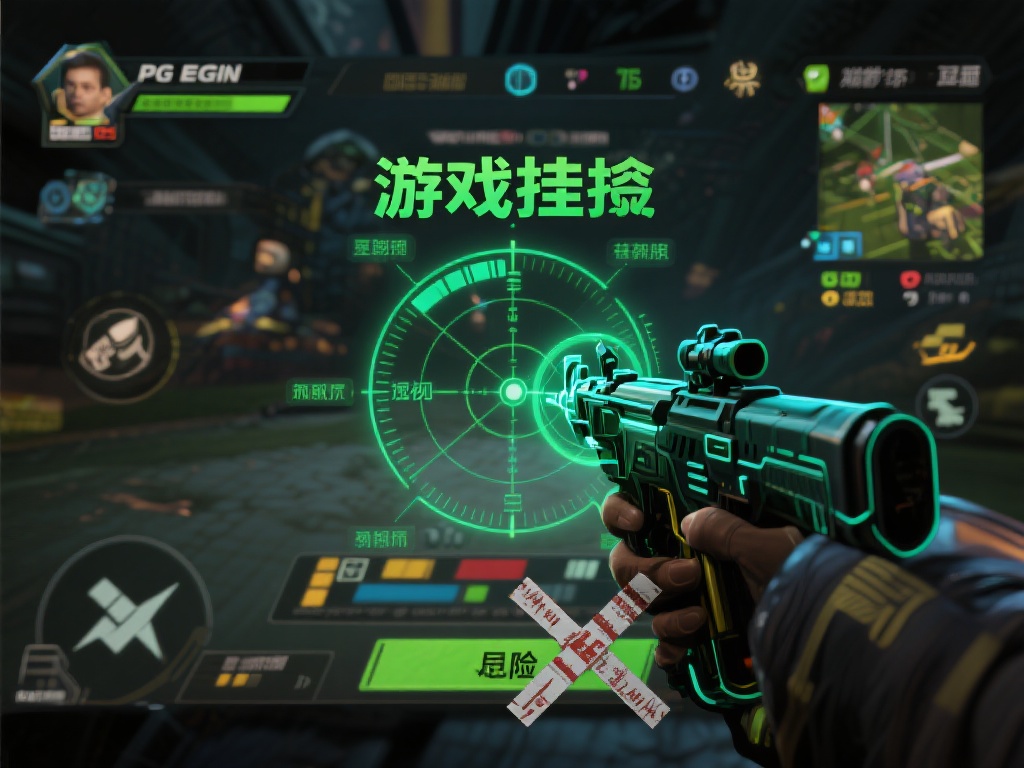Open the golden emblem icon
Screen dimensions: 1024x768
tap(743, 78)
